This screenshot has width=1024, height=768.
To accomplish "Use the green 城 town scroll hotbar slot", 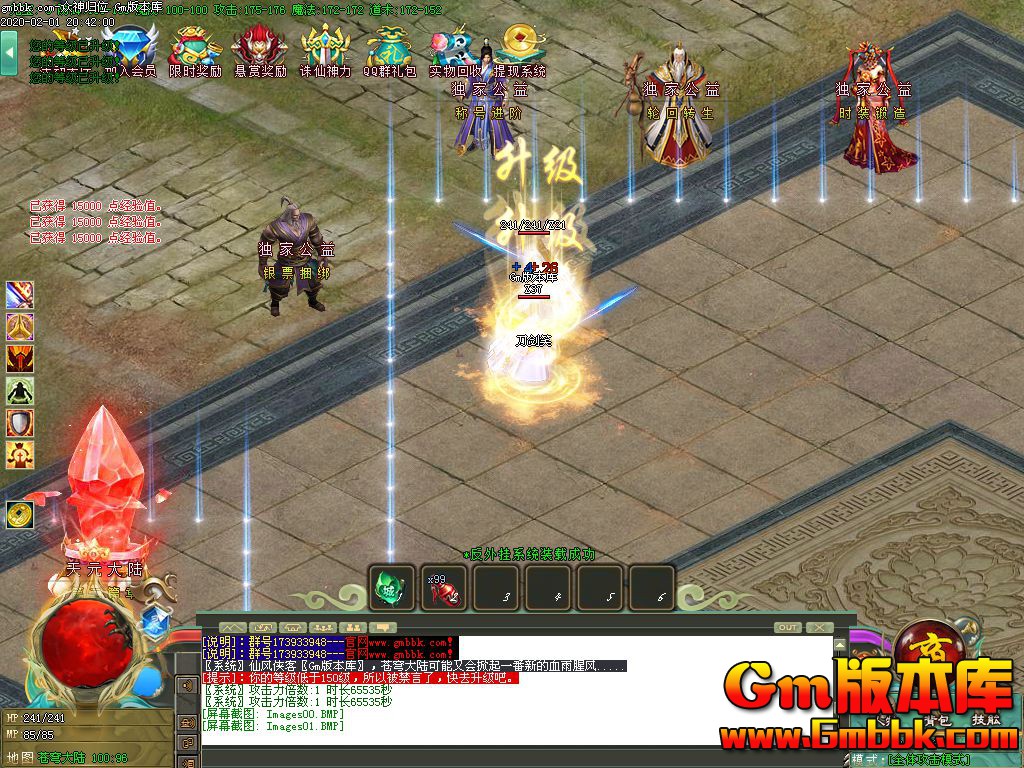I will pos(391,588).
